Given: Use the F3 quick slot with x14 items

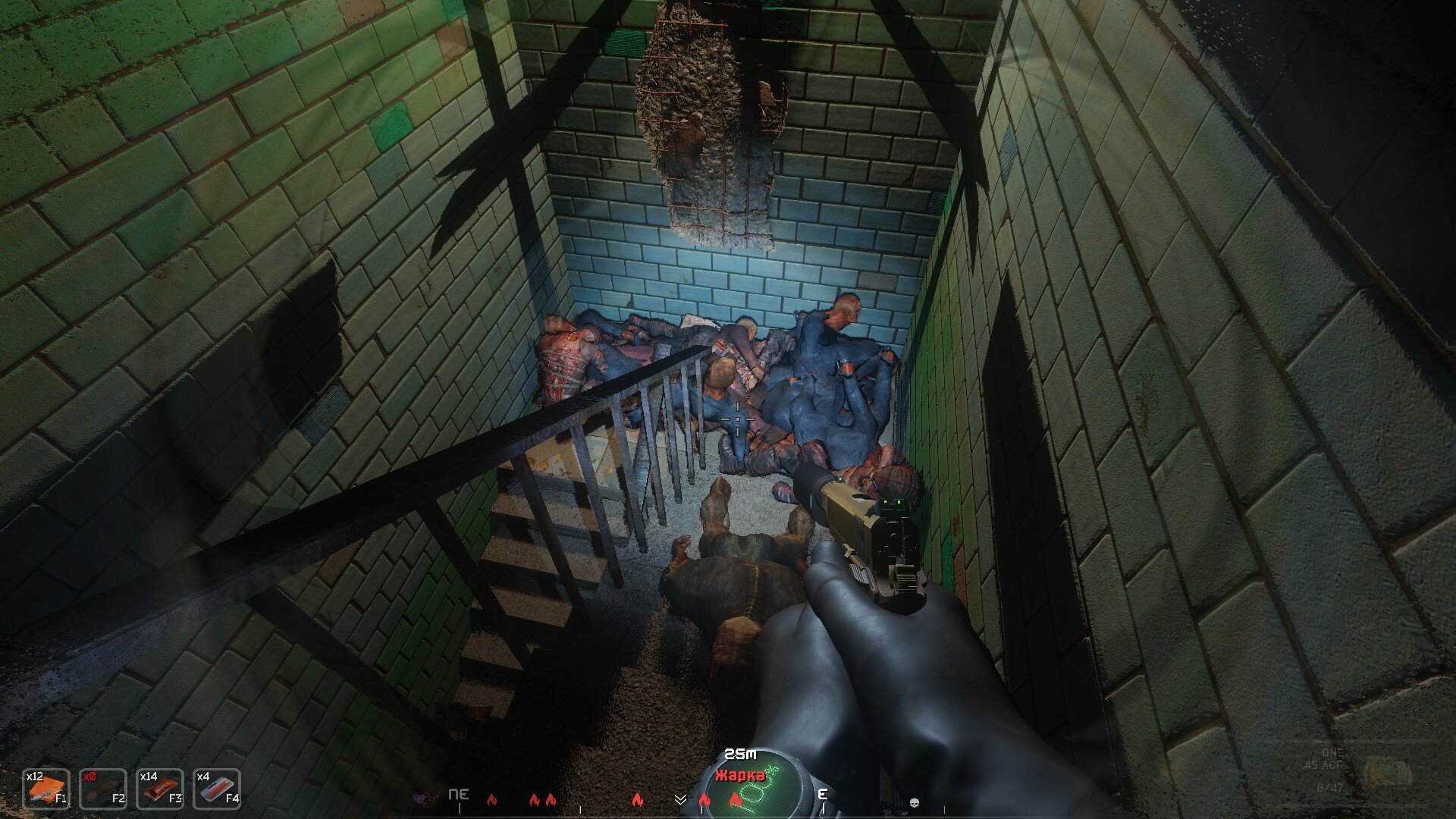Looking at the screenshot, I should click(160, 789).
